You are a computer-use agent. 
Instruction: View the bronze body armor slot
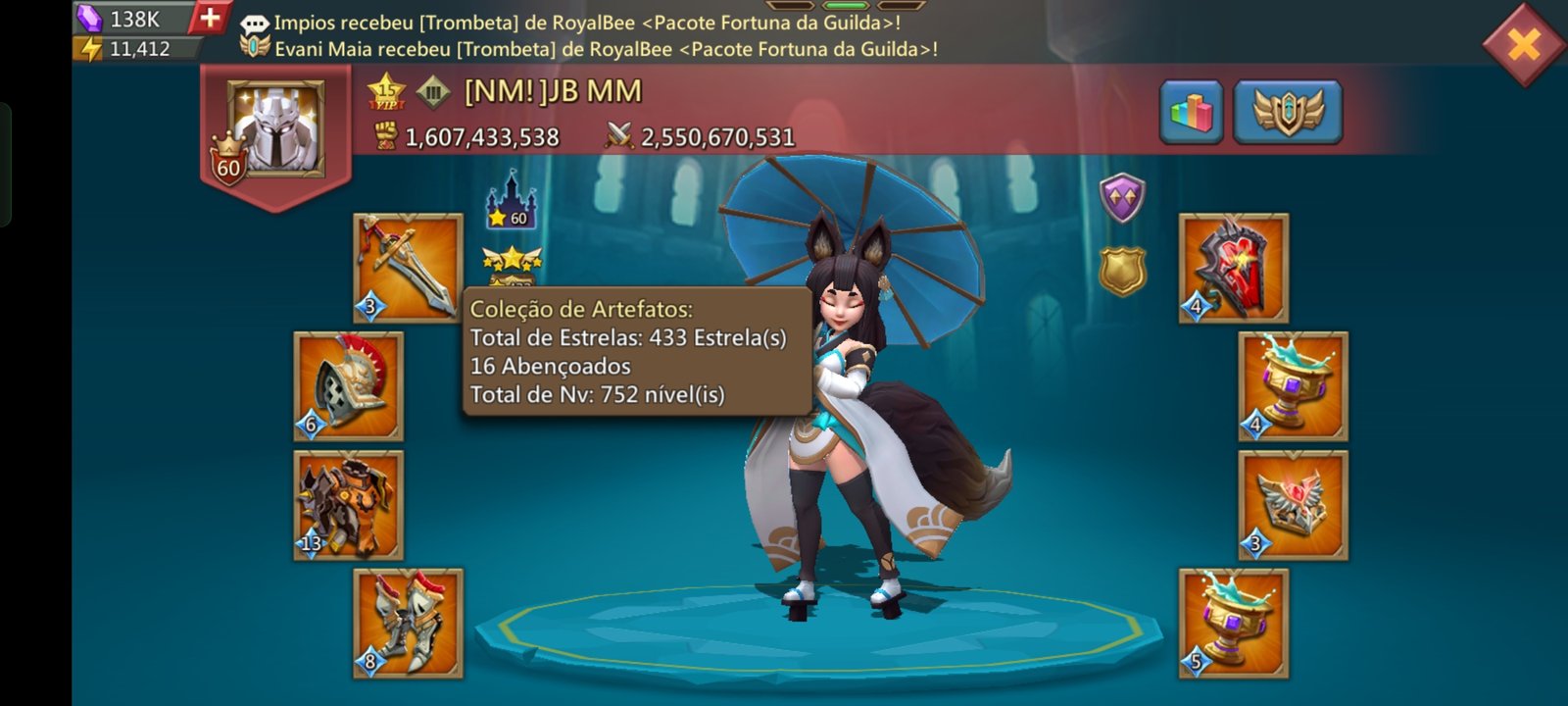[x=349, y=505]
